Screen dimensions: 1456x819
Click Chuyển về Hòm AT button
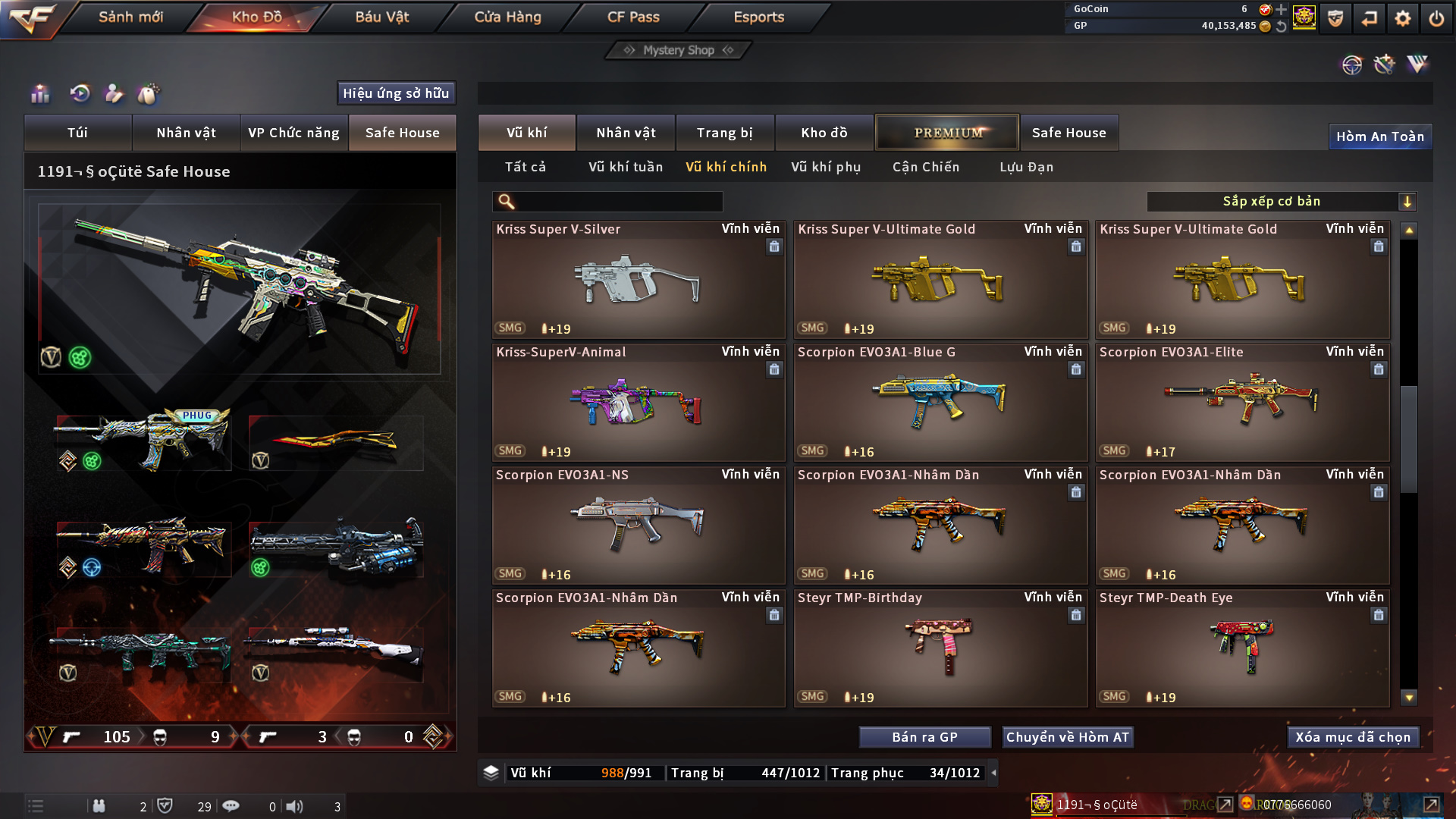pos(1067,737)
